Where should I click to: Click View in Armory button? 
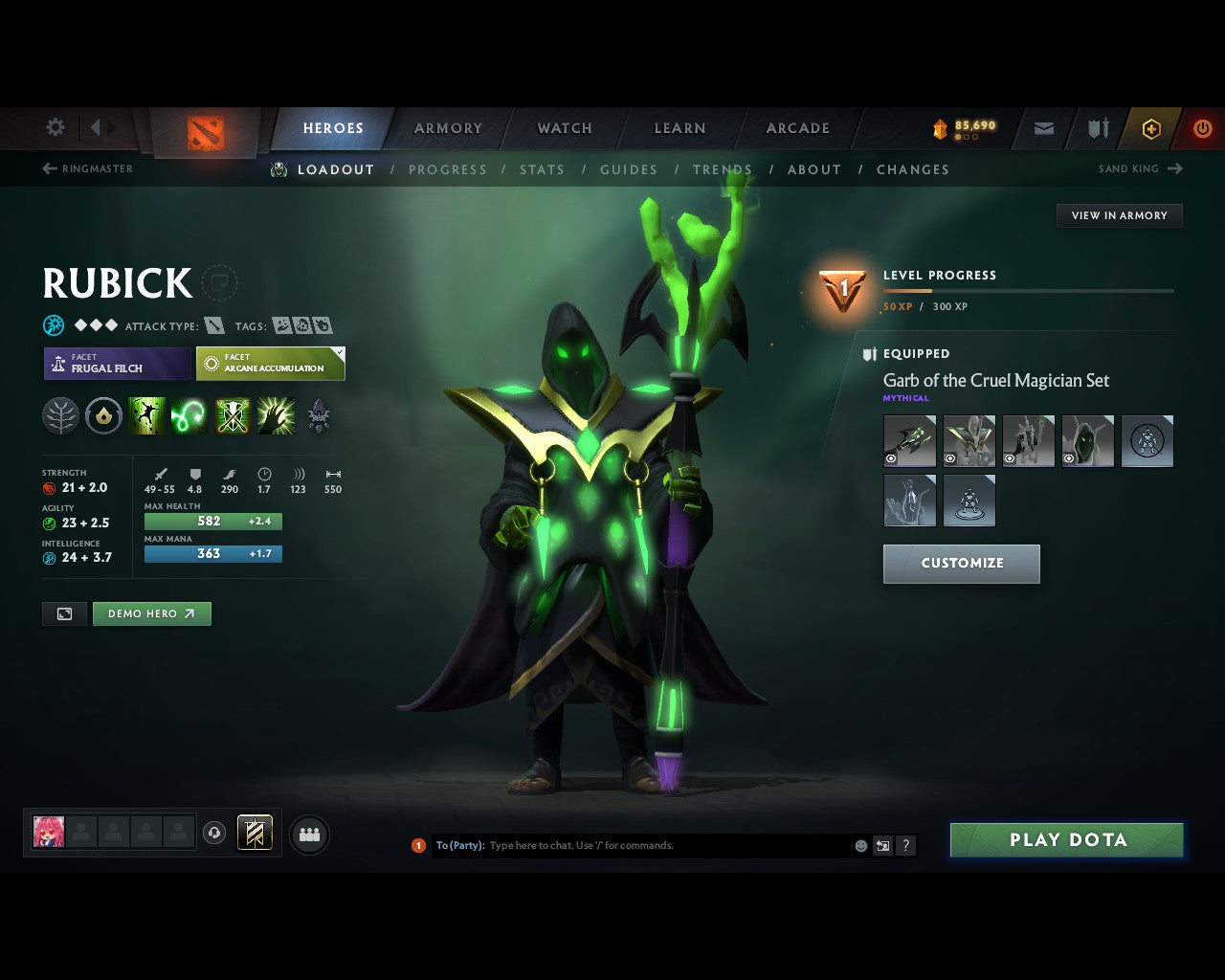(x=1119, y=215)
